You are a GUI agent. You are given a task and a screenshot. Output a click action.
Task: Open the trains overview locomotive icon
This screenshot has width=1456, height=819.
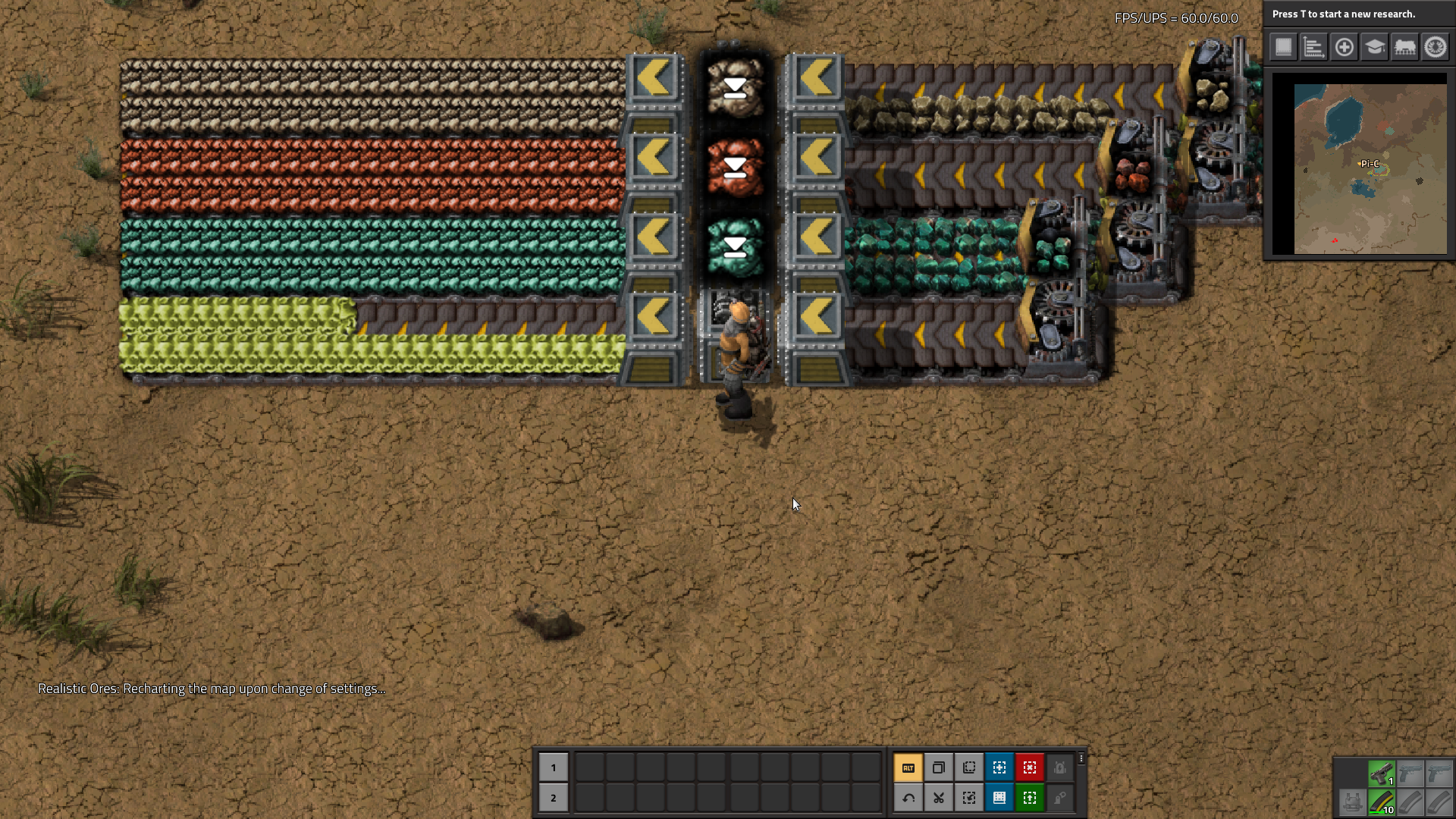point(1404,47)
